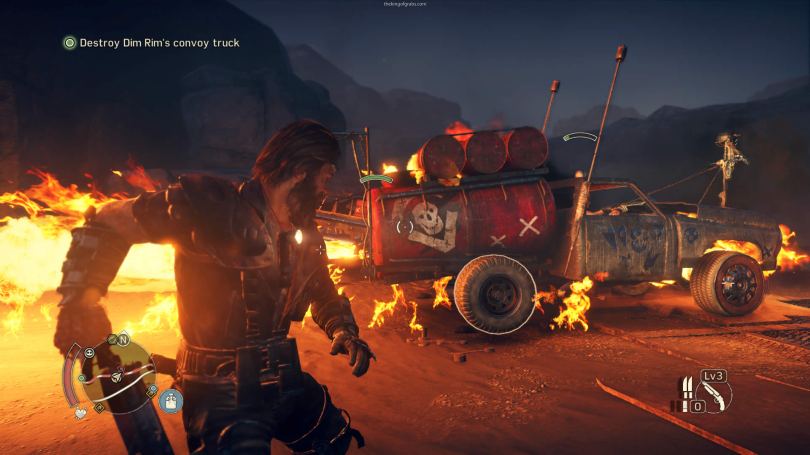Click the north compass marker on minimap

click(x=125, y=340)
